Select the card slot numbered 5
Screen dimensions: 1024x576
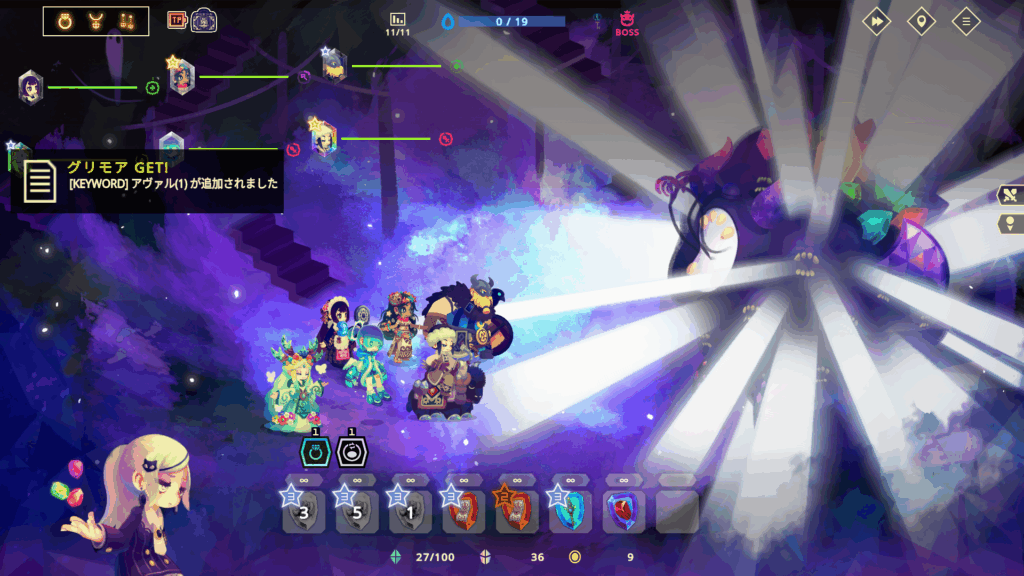point(356,511)
